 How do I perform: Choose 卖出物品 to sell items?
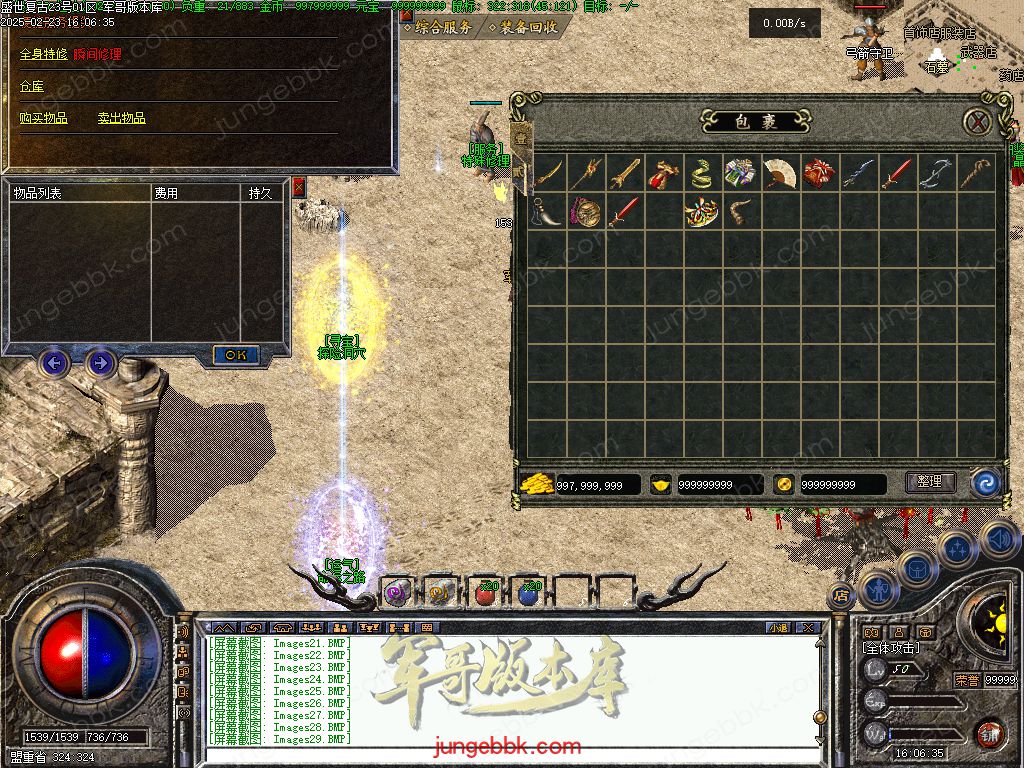pos(121,118)
